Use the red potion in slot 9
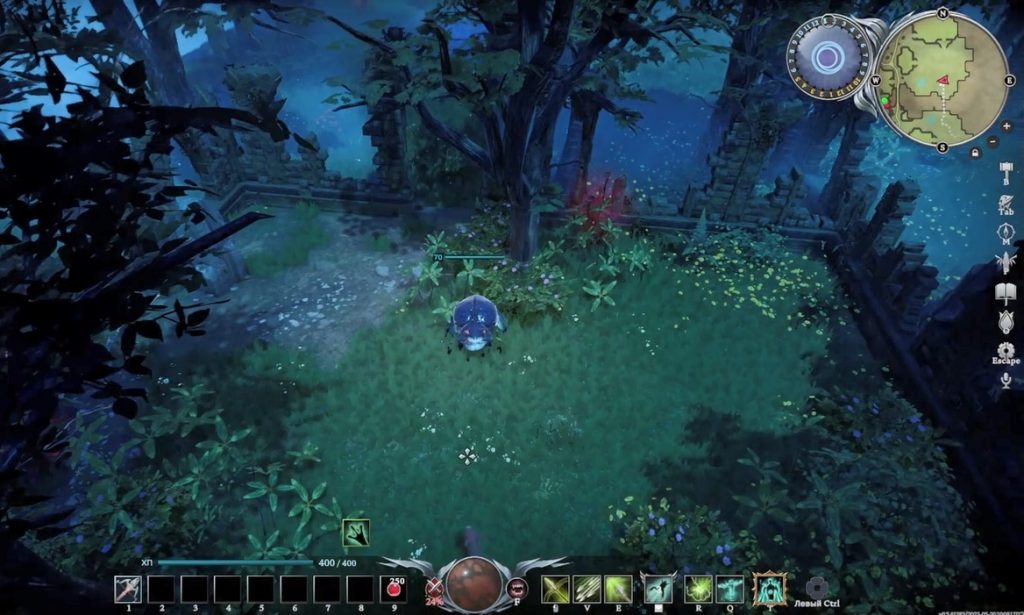The width and height of the screenshot is (1024, 615). click(395, 589)
